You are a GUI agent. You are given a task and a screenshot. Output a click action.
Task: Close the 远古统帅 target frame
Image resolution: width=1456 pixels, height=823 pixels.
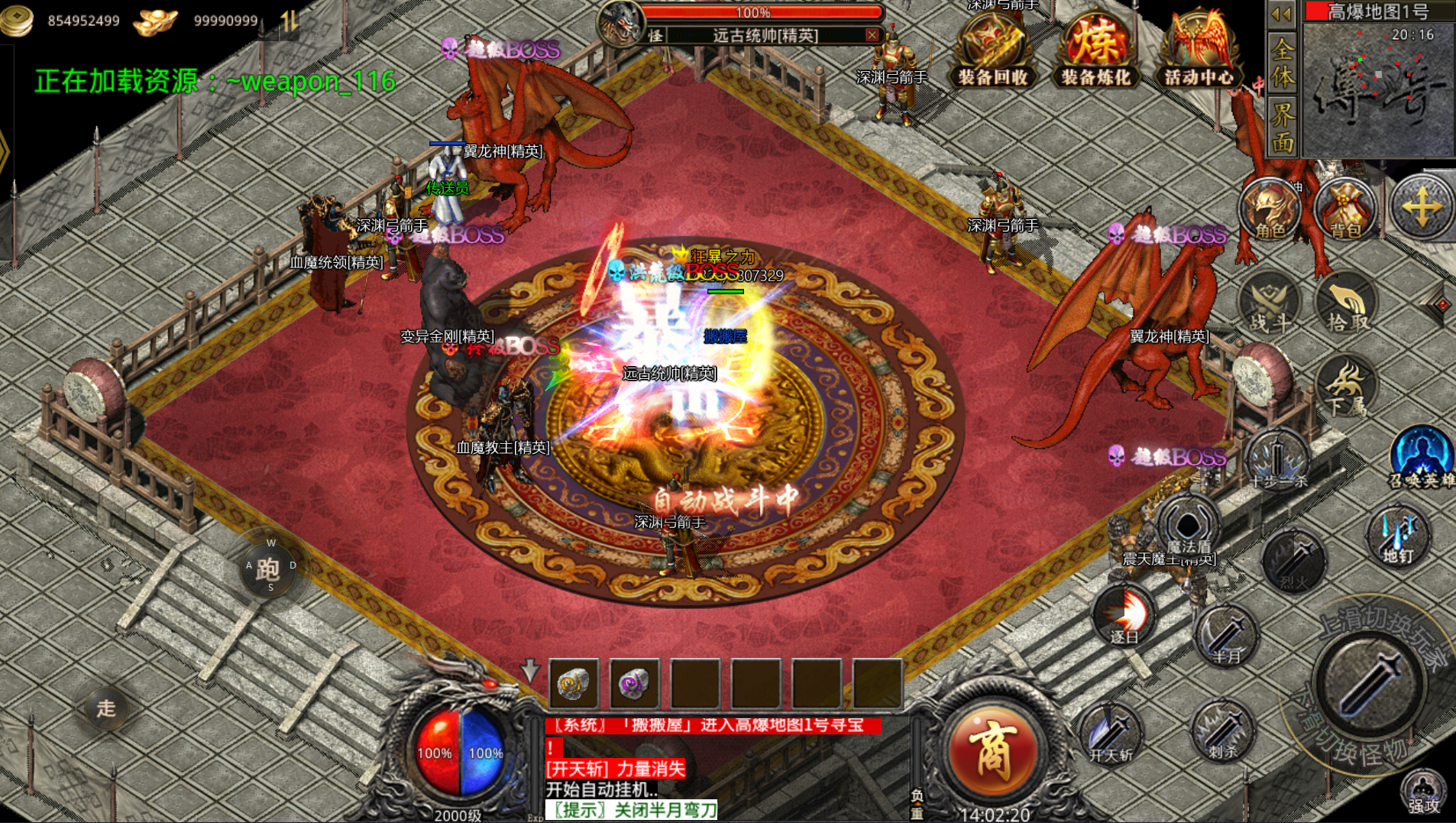872,35
